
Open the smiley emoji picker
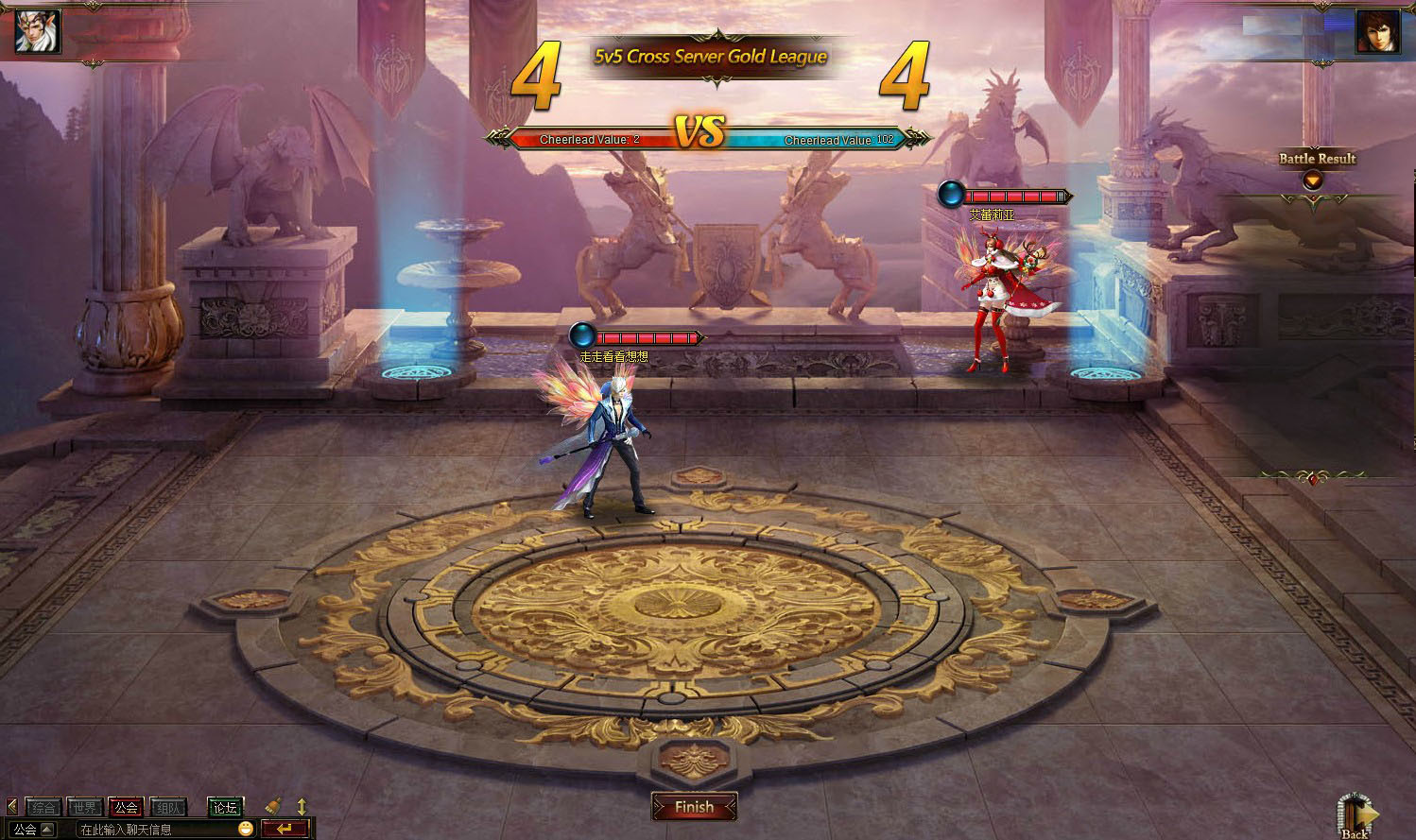246,829
